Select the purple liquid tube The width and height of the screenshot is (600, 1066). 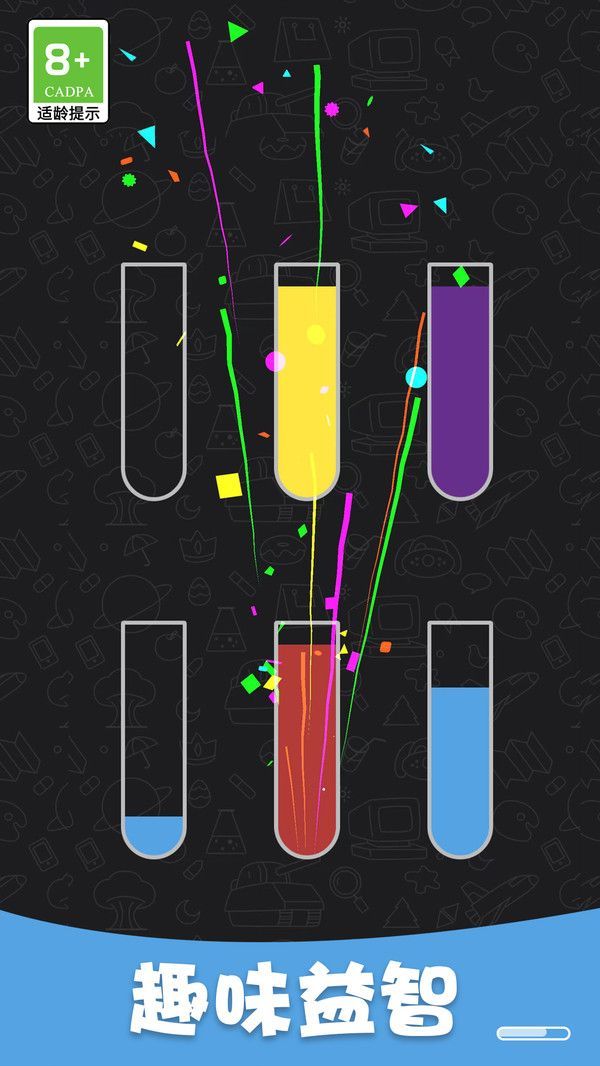click(x=460, y=381)
